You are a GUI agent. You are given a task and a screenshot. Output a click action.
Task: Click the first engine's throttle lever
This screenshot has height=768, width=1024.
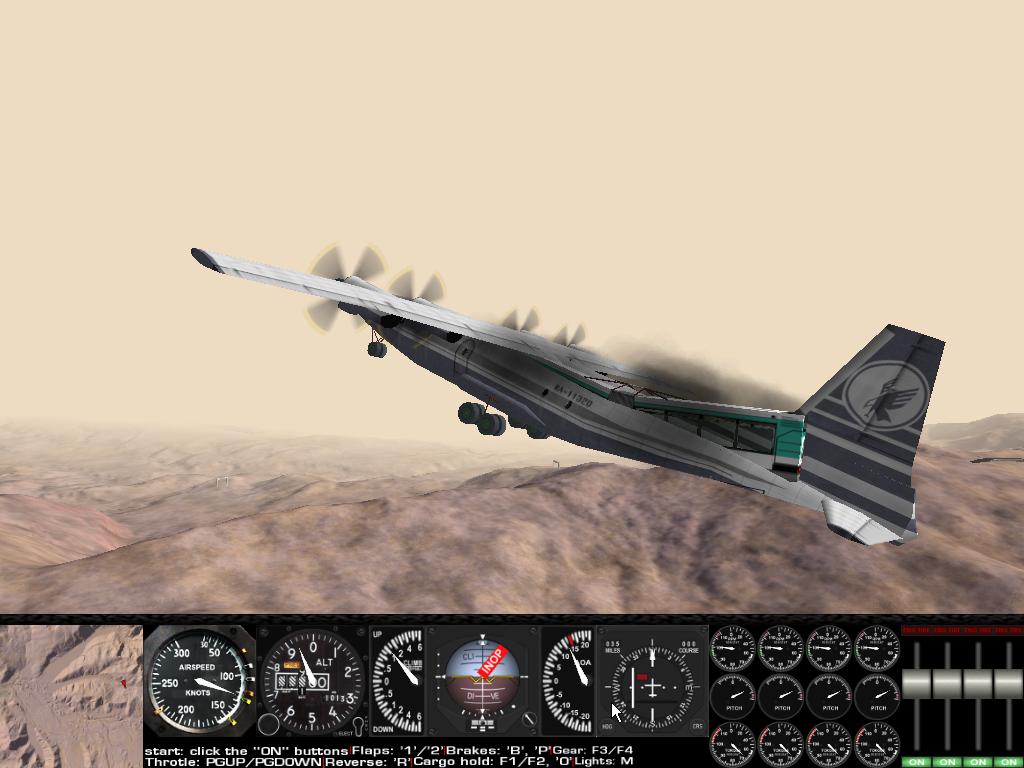[917, 684]
